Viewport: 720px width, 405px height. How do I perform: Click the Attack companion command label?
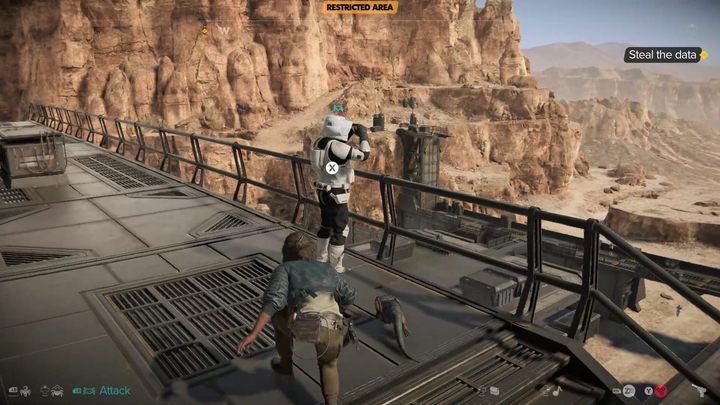point(117,391)
